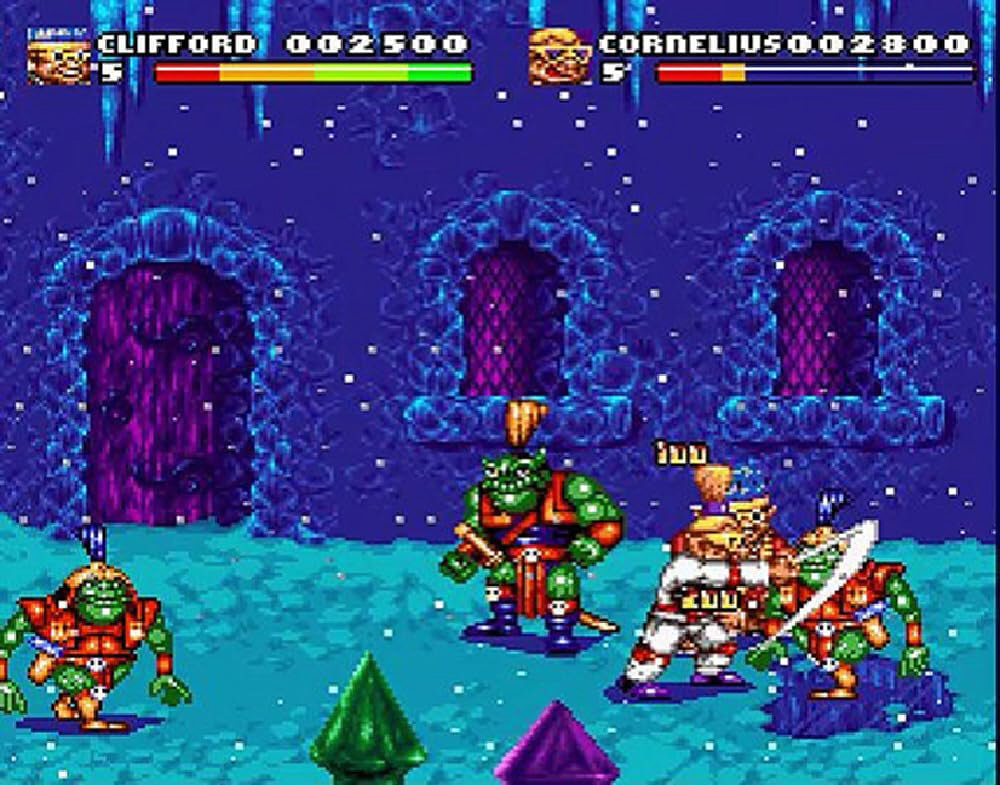Select Cornelius's portrait icon
This screenshot has height=785, width=1000.
click(560, 58)
